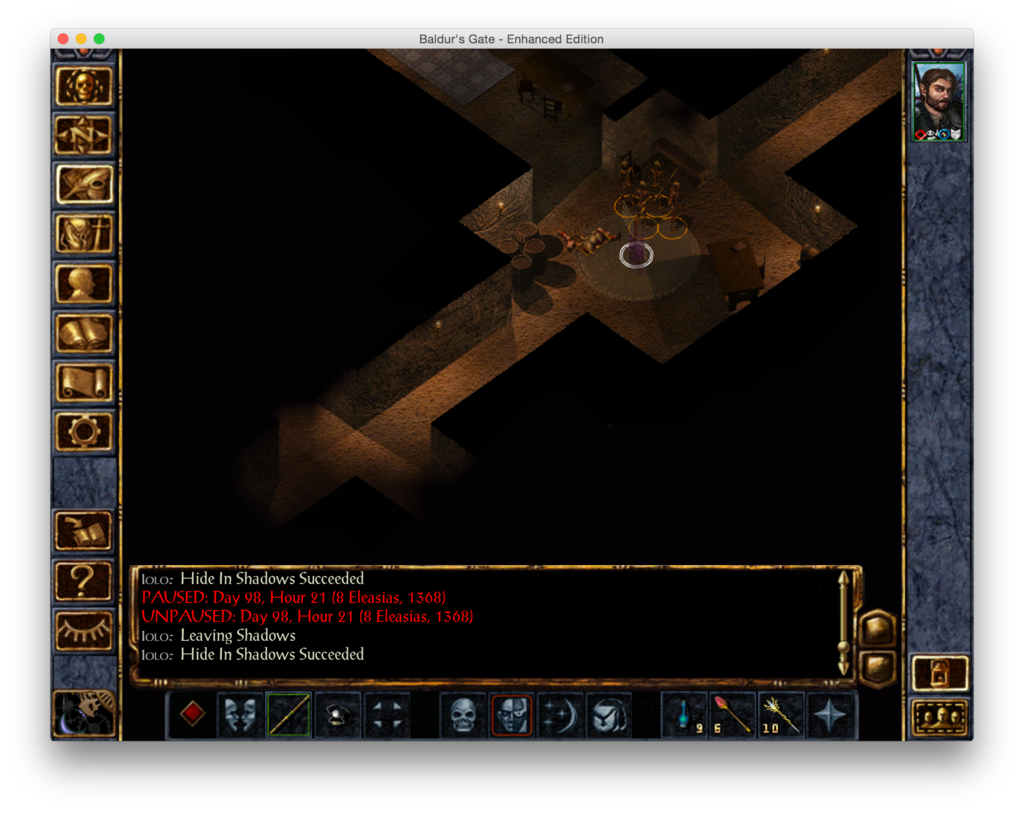Open the gear options button
The height and width of the screenshot is (813, 1024).
[x=84, y=431]
